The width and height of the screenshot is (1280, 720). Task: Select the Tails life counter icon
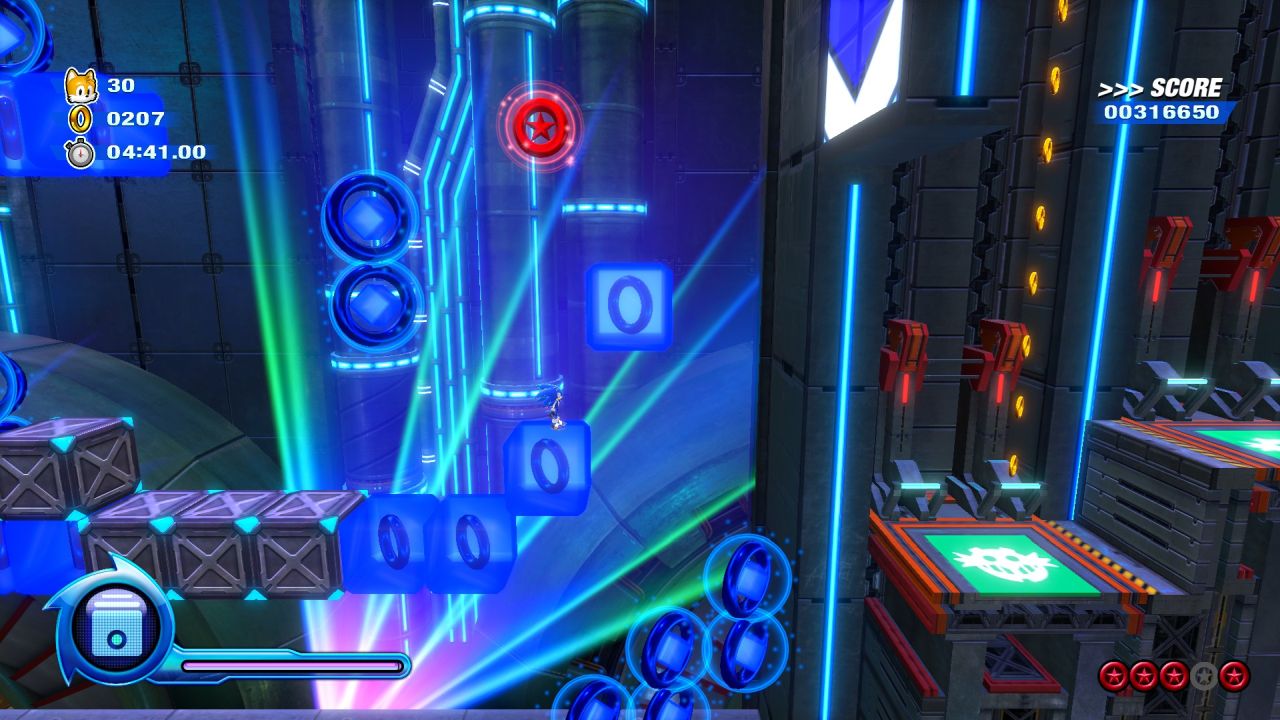83,87
